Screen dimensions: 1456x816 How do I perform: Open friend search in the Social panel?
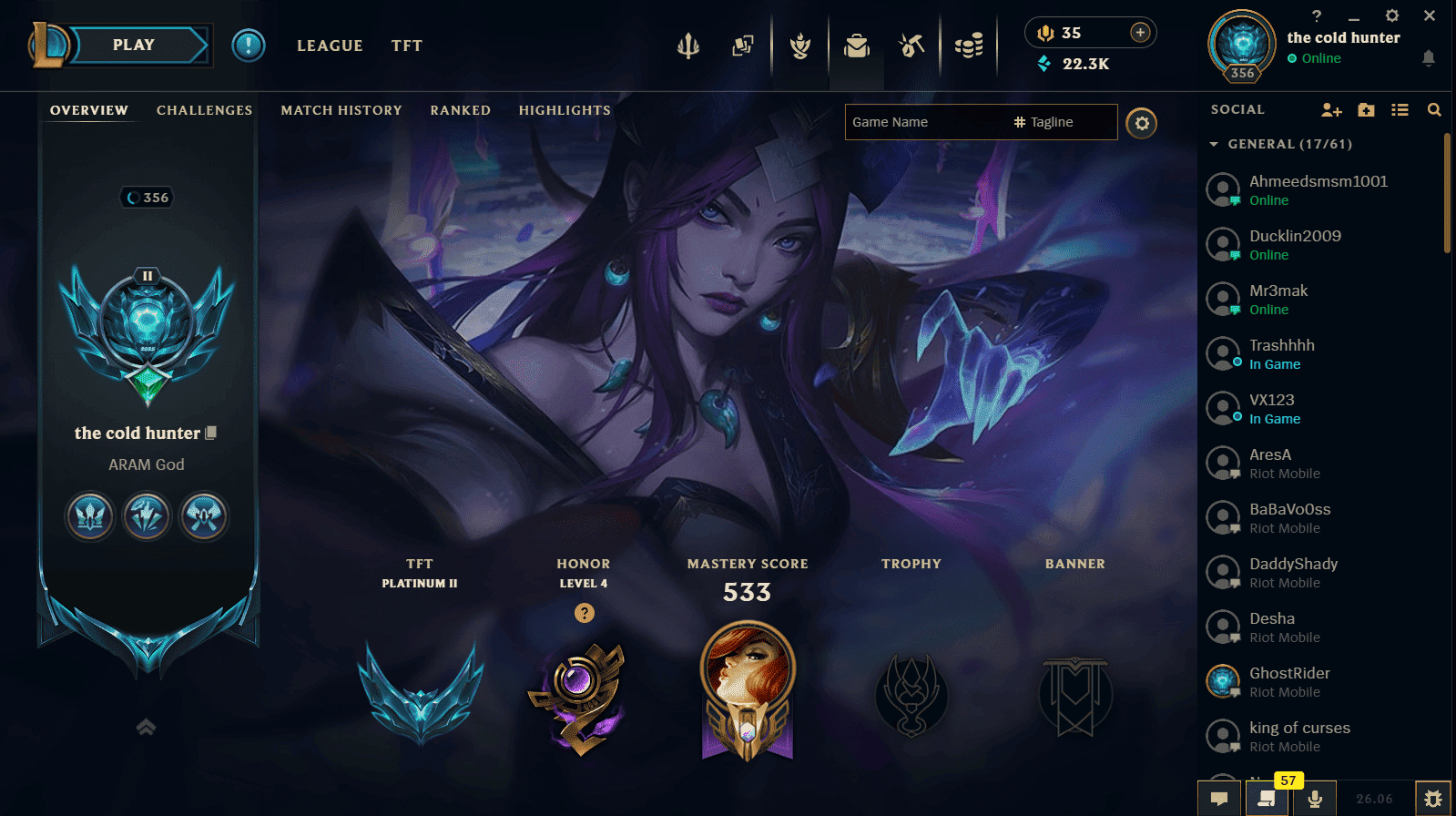[x=1435, y=109]
